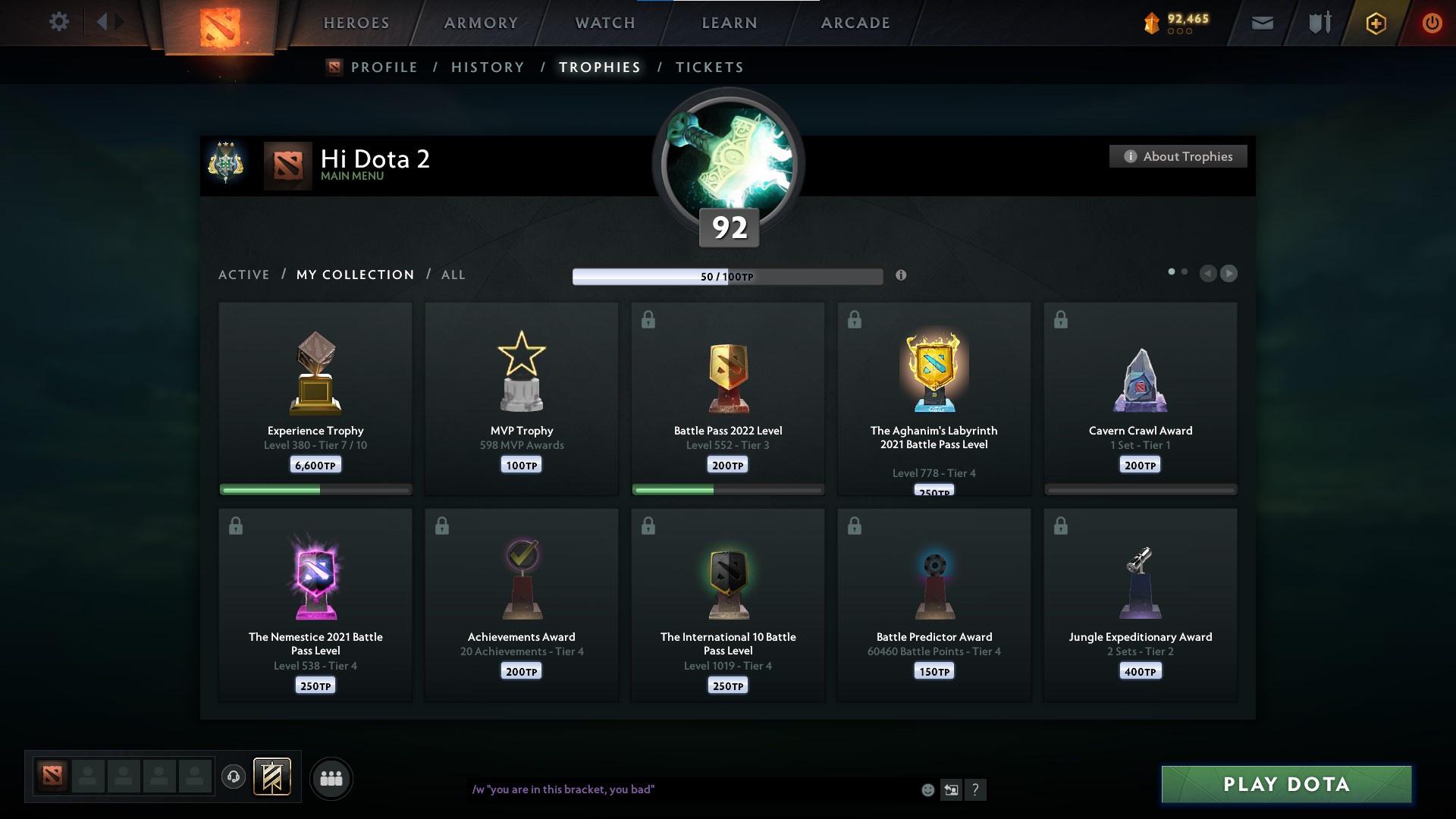Select the WATCH menu item
1456x819 pixels.
coord(603,22)
